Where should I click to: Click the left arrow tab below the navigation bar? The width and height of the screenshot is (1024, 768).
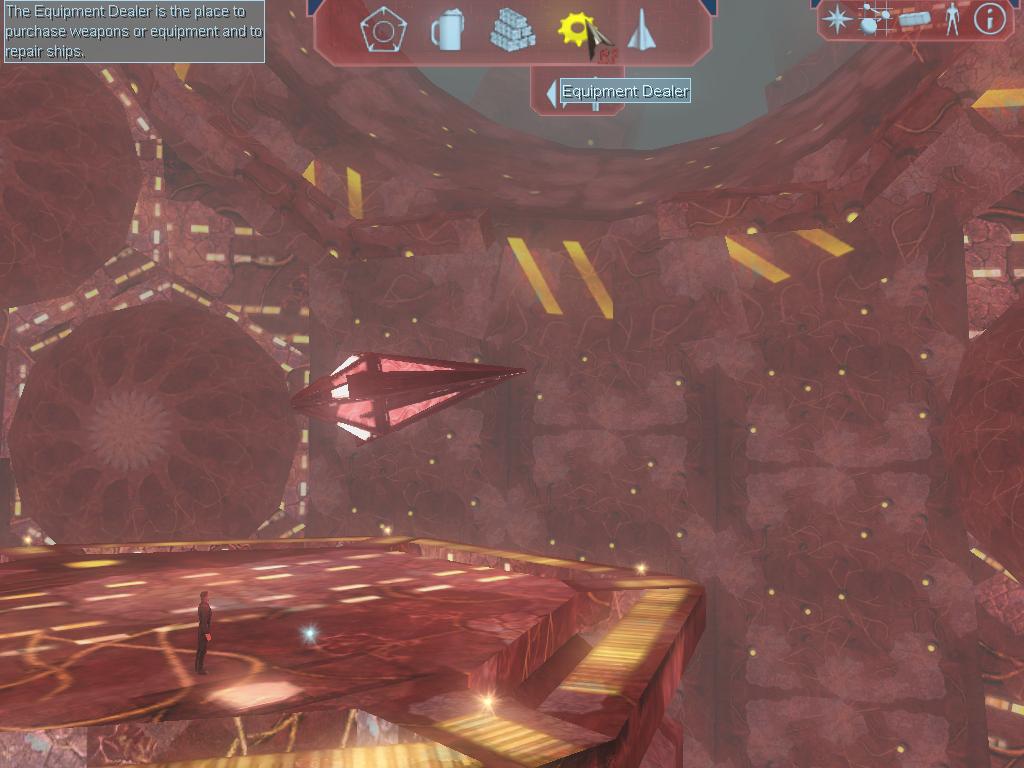551,94
